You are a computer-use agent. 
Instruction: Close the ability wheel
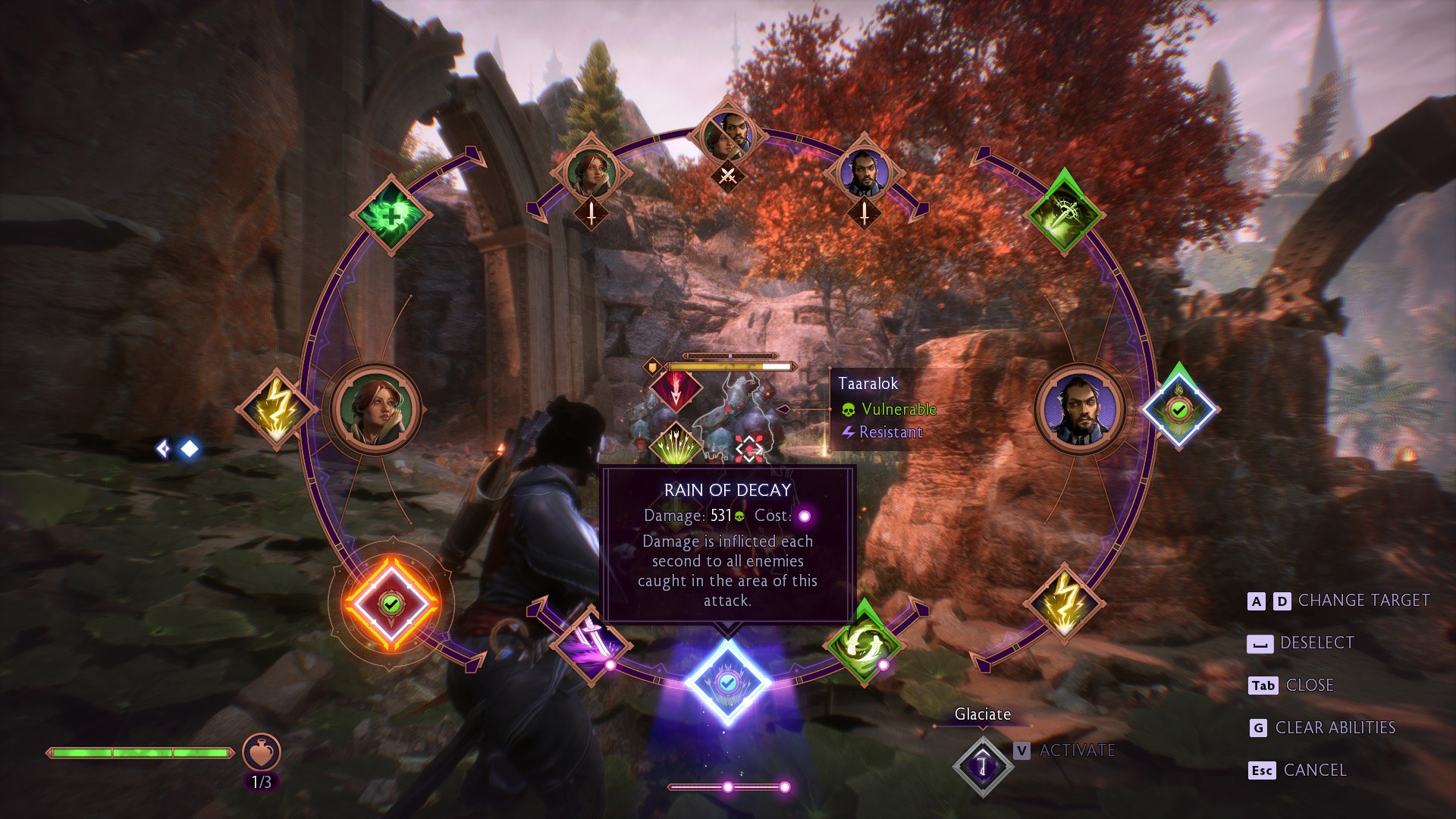point(1309,686)
